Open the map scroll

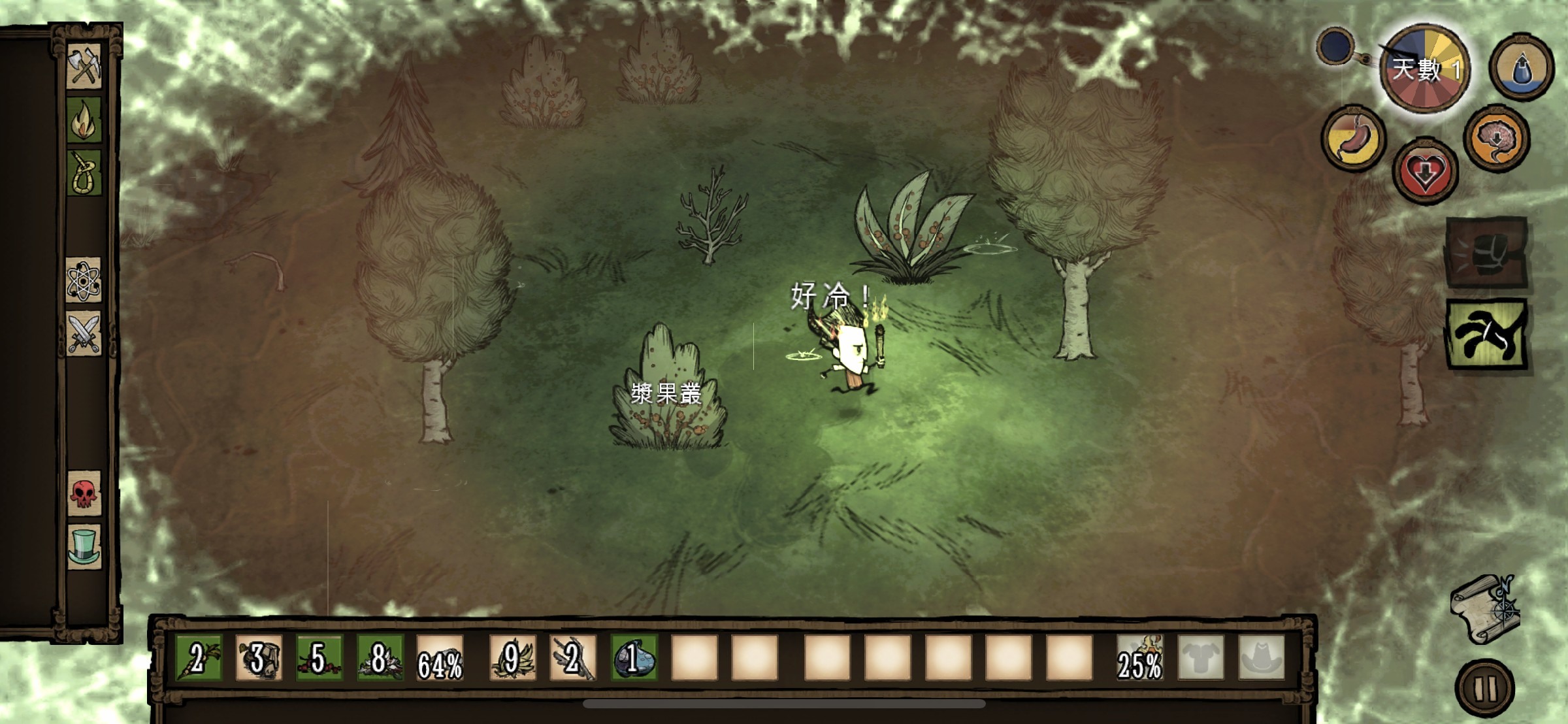(1484, 609)
